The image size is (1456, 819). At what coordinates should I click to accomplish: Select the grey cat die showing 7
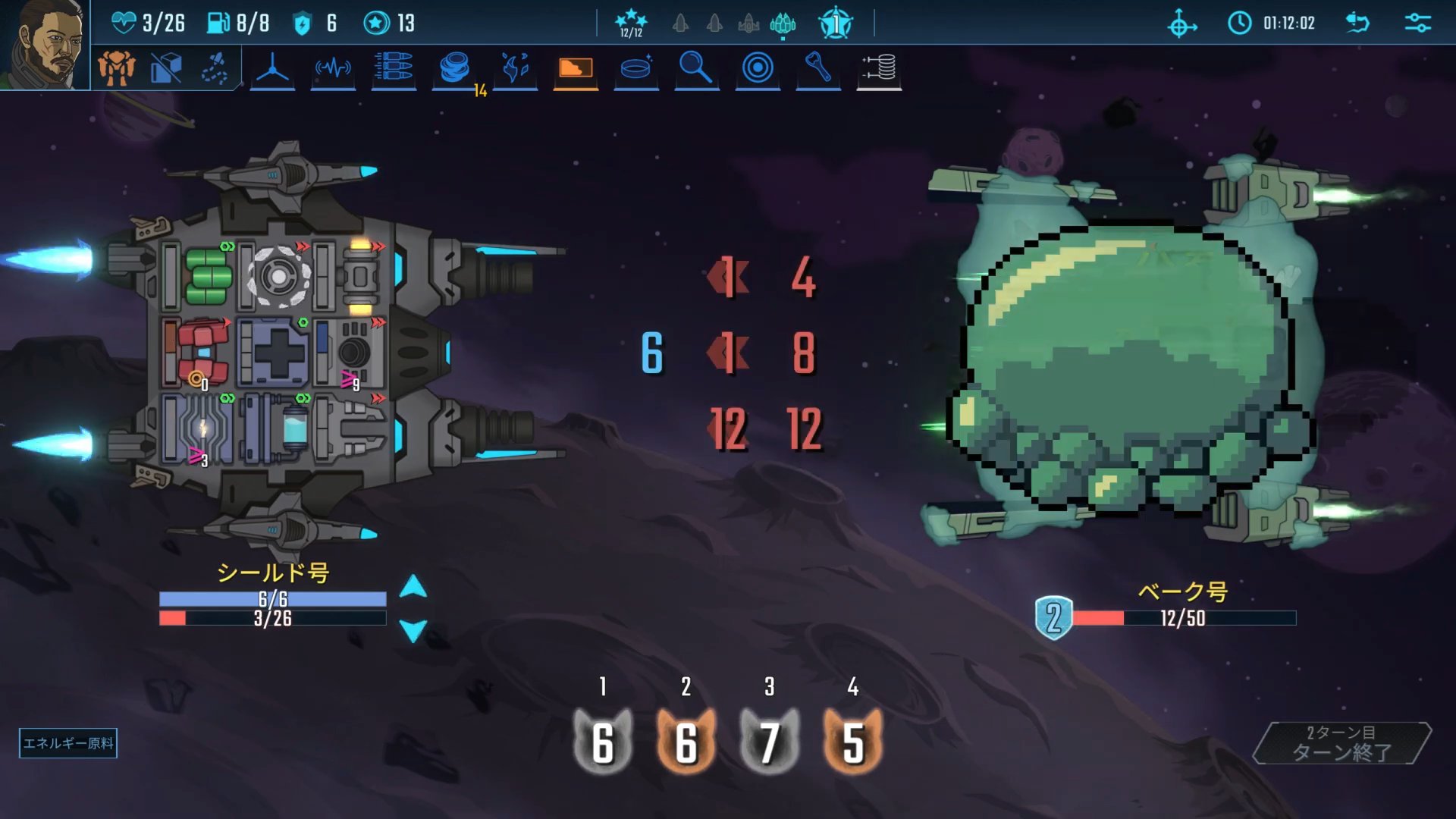tap(769, 741)
